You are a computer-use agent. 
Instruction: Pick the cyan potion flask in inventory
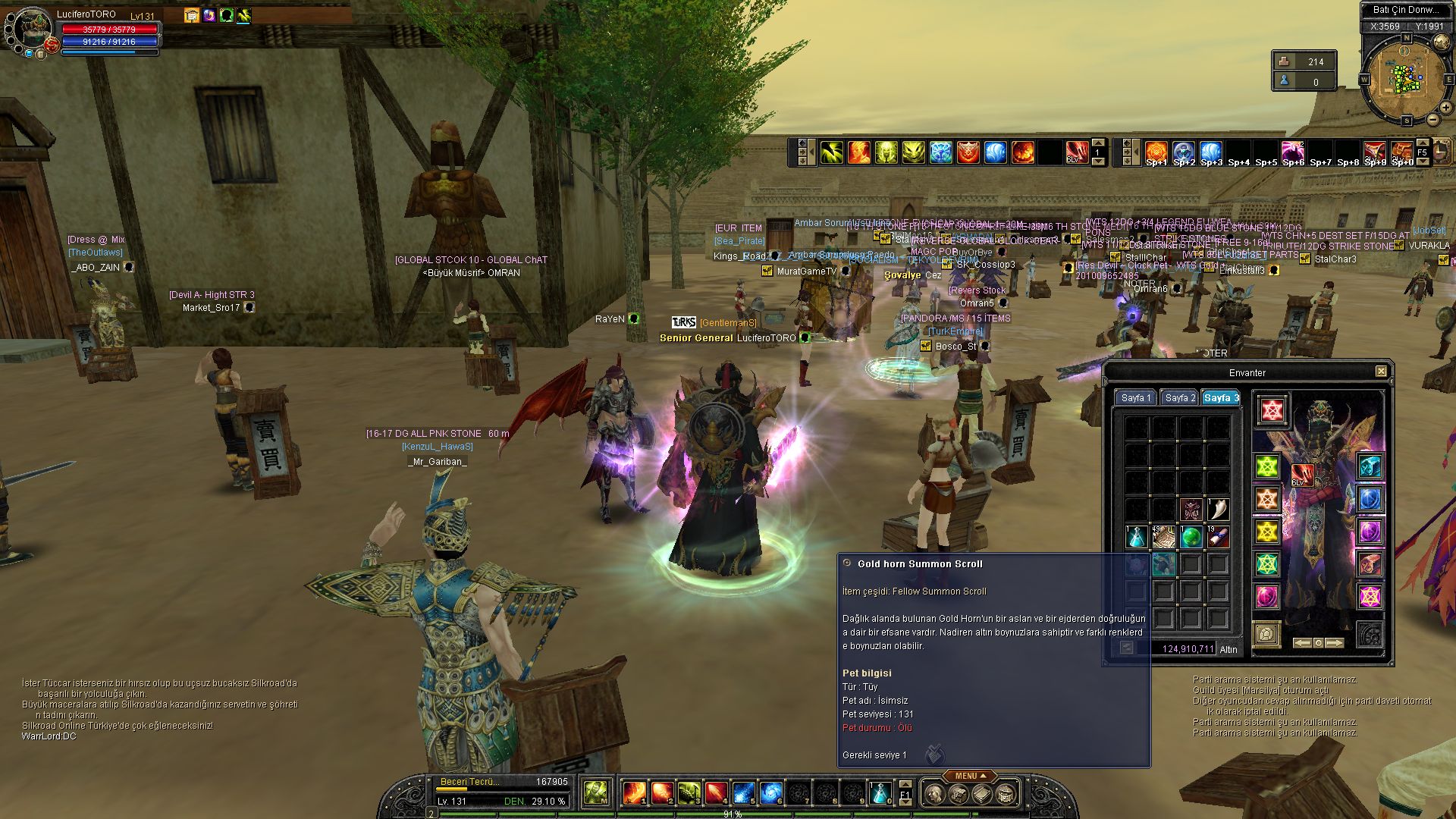[x=1136, y=537]
